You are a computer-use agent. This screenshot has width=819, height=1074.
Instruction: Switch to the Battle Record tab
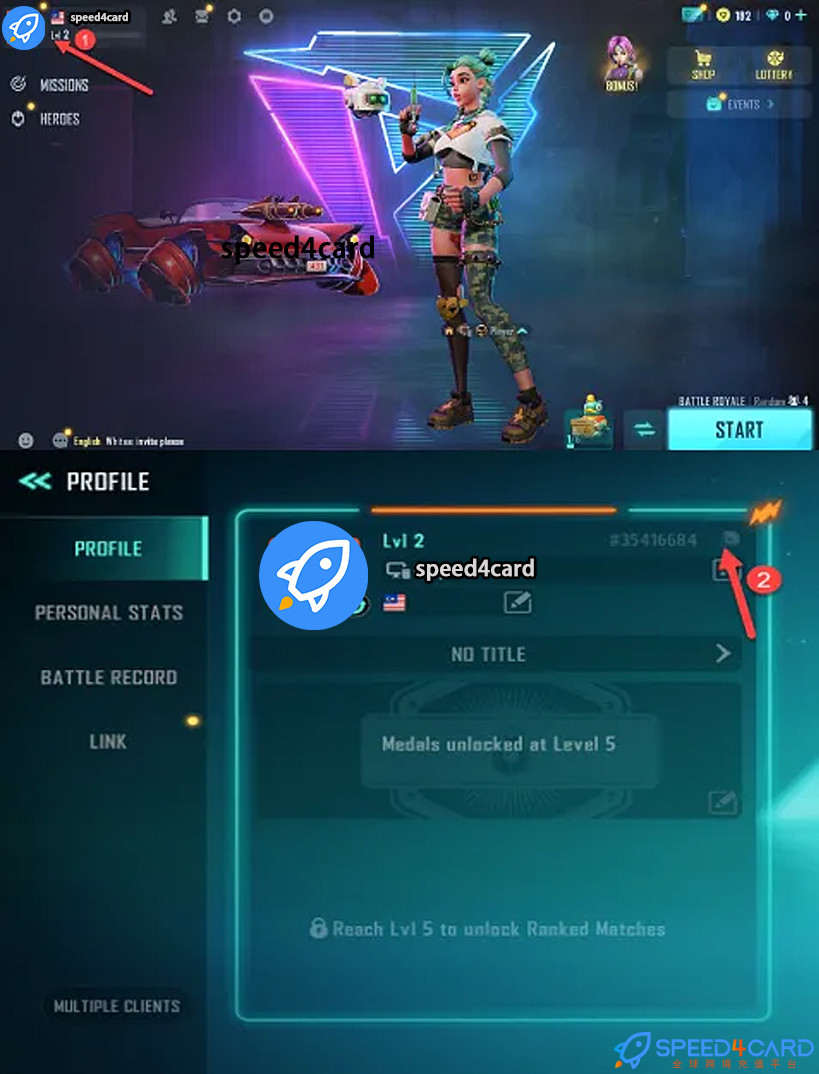click(108, 677)
